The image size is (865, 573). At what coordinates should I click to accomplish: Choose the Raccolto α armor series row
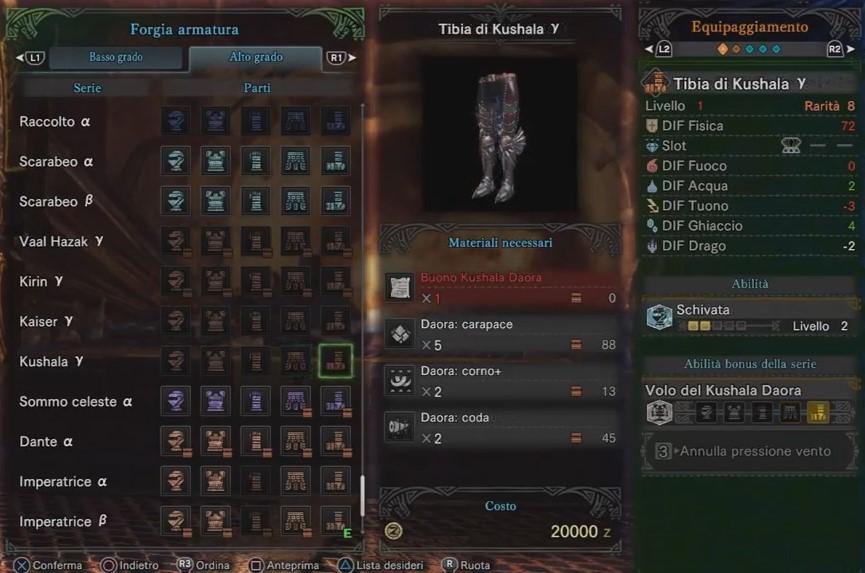pyautogui.click(x=56, y=122)
